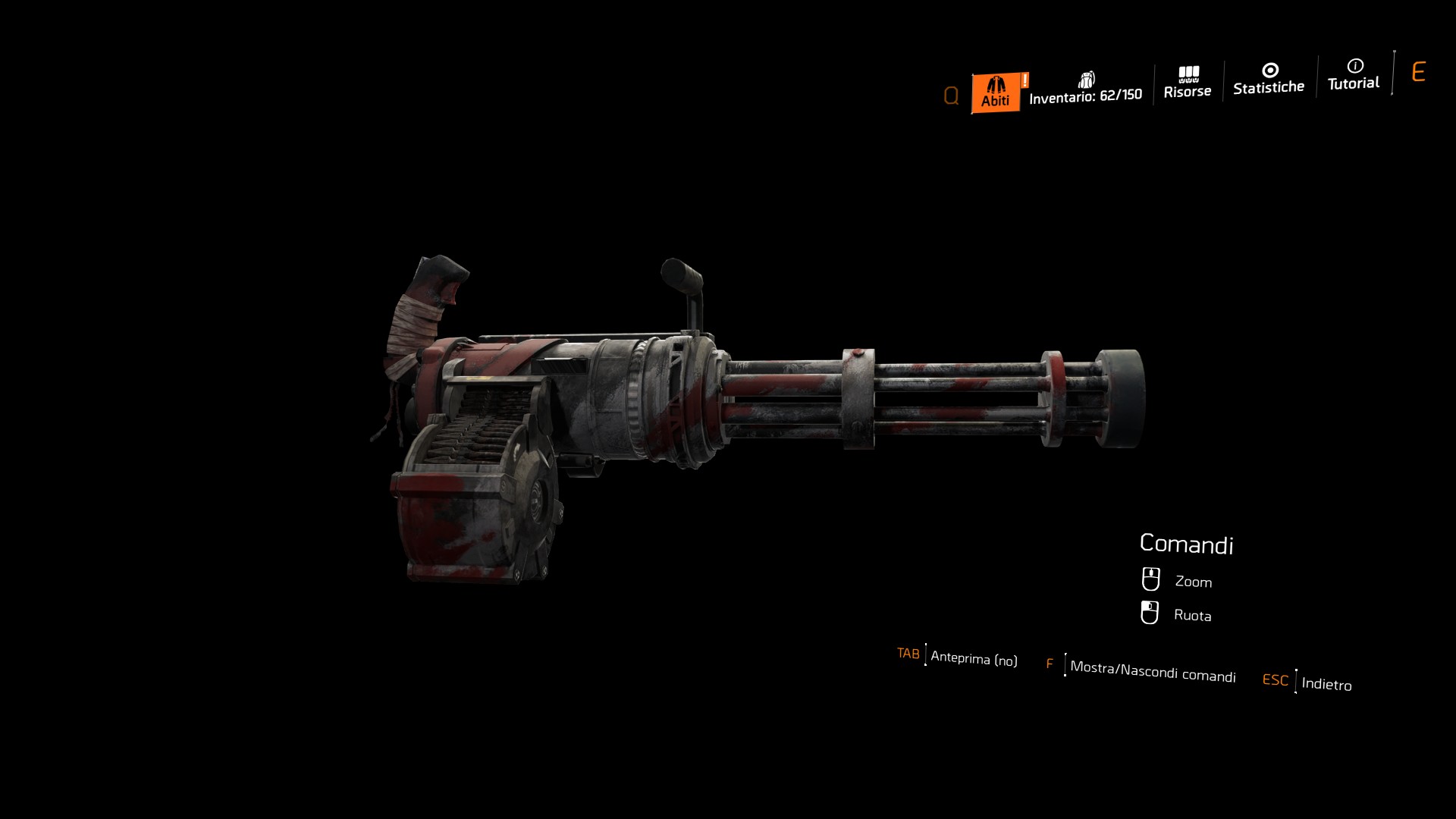The image size is (1456, 819).
Task: Open the Abiti tab
Action: coord(996,93)
